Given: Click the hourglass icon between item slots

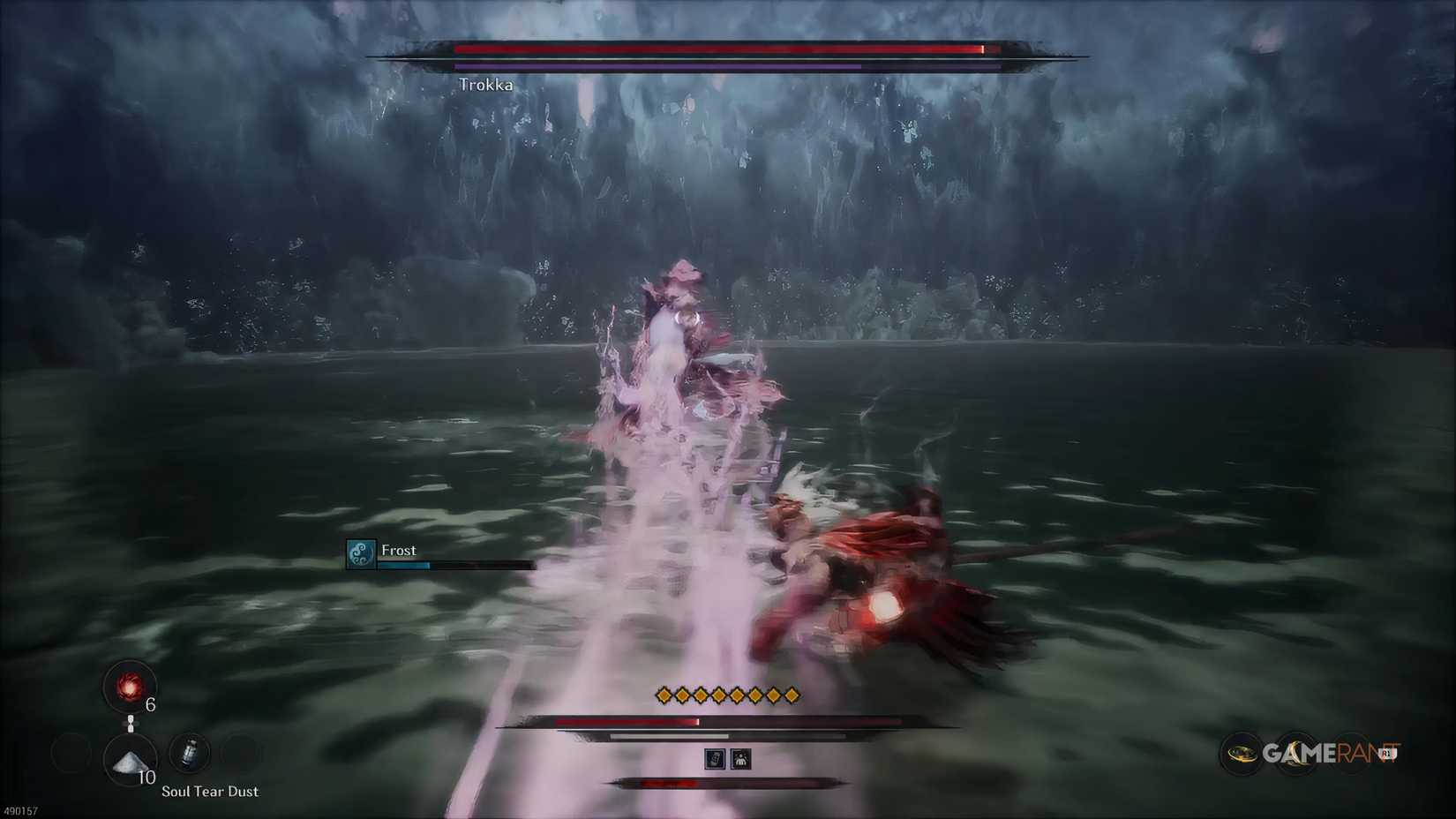Looking at the screenshot, I should [131, 723].
